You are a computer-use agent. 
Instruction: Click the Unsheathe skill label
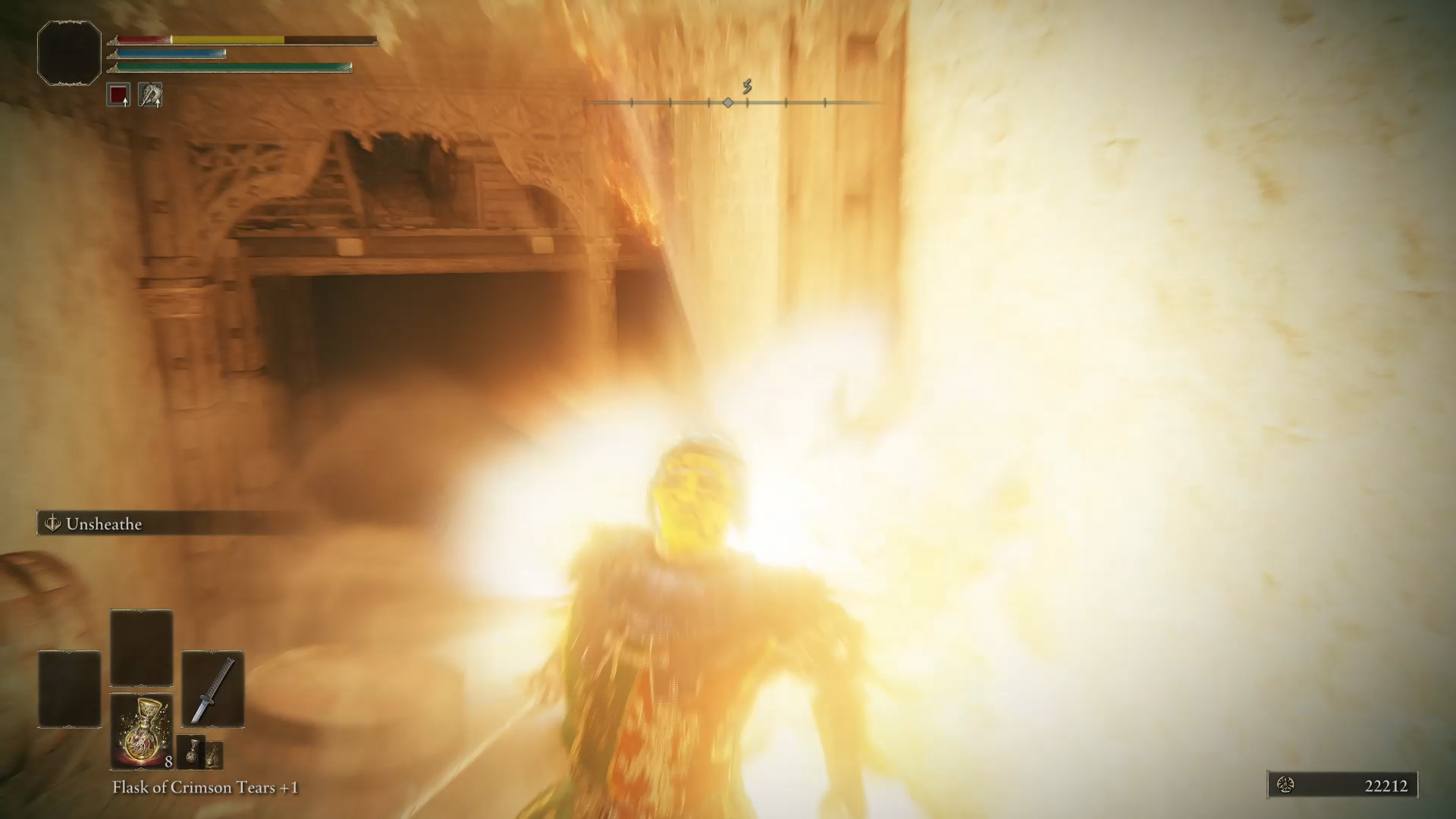point(103,524)
